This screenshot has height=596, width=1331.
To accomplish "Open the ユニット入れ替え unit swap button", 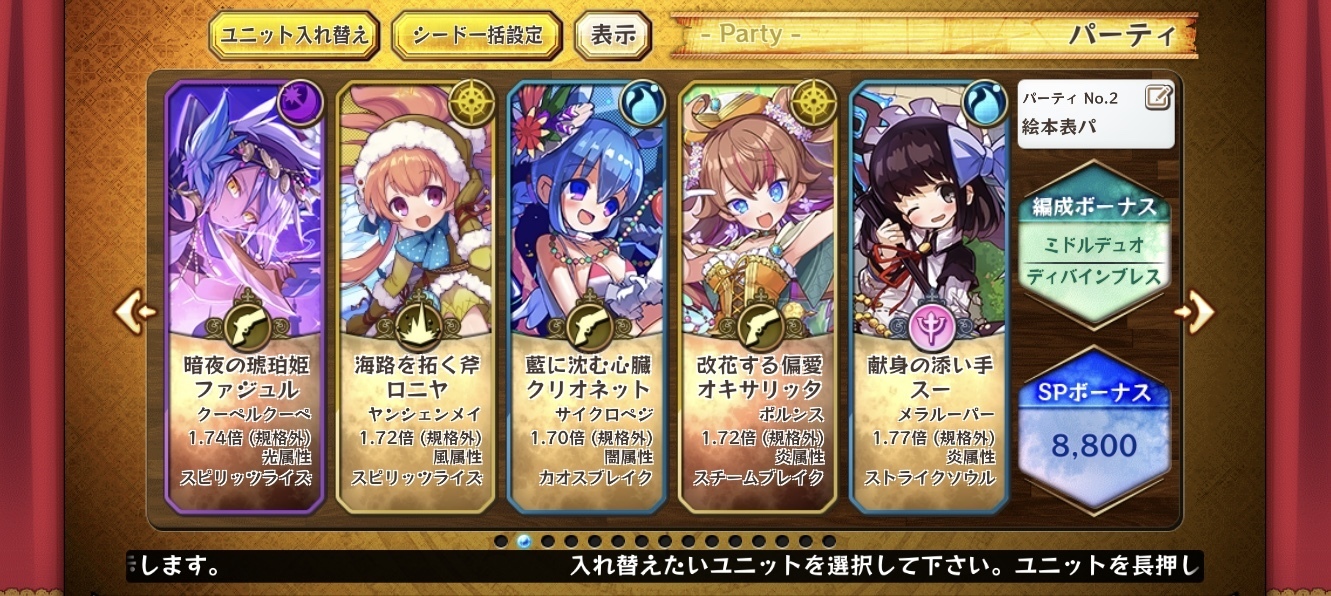I will point(295,37).
